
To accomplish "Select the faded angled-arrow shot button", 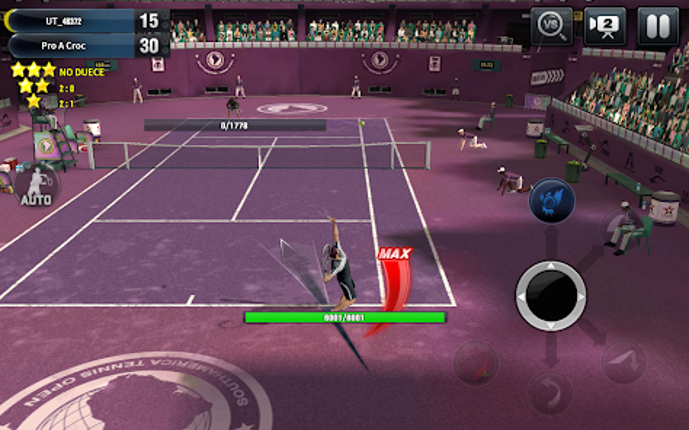I will point(623,362).
